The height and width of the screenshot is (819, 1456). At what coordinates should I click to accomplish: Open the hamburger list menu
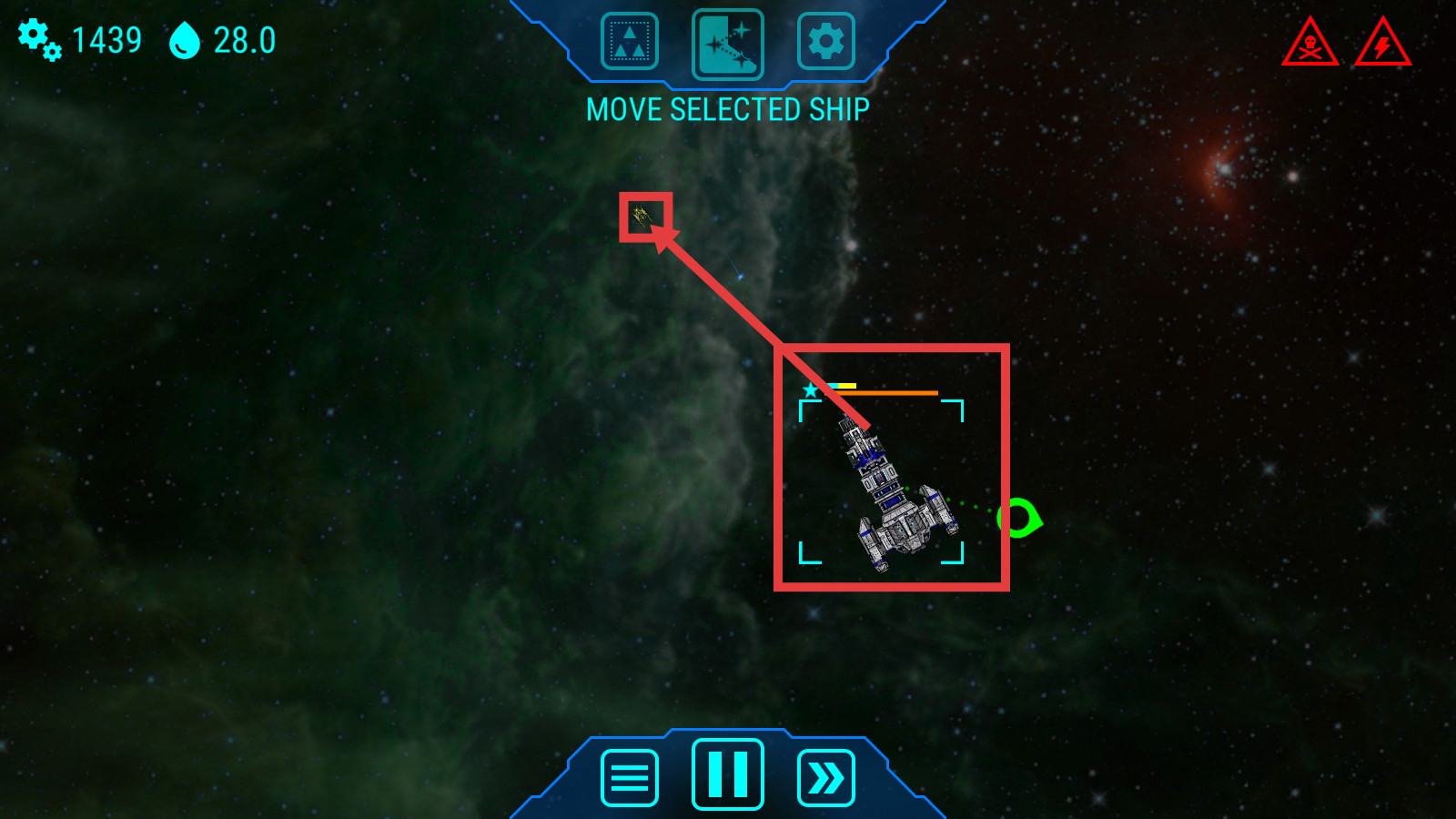(629, 778)
